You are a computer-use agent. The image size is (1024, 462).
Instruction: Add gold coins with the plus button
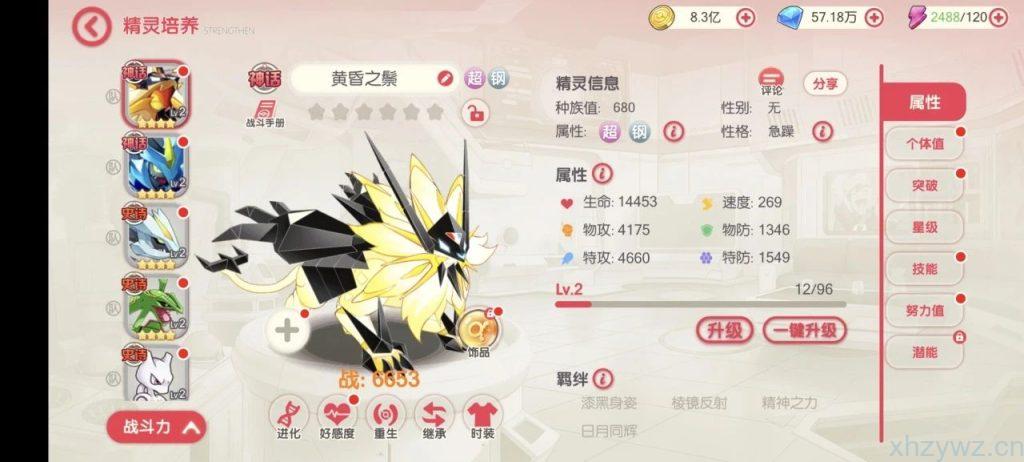click(x=746, y=17)
